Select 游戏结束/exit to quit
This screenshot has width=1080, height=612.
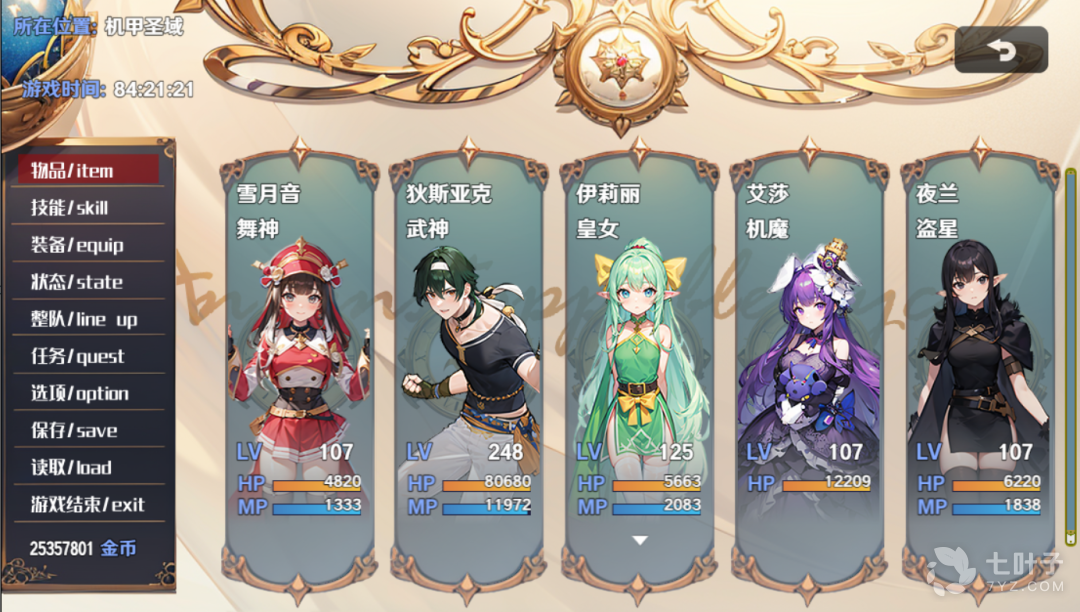(x=88, y=504)
